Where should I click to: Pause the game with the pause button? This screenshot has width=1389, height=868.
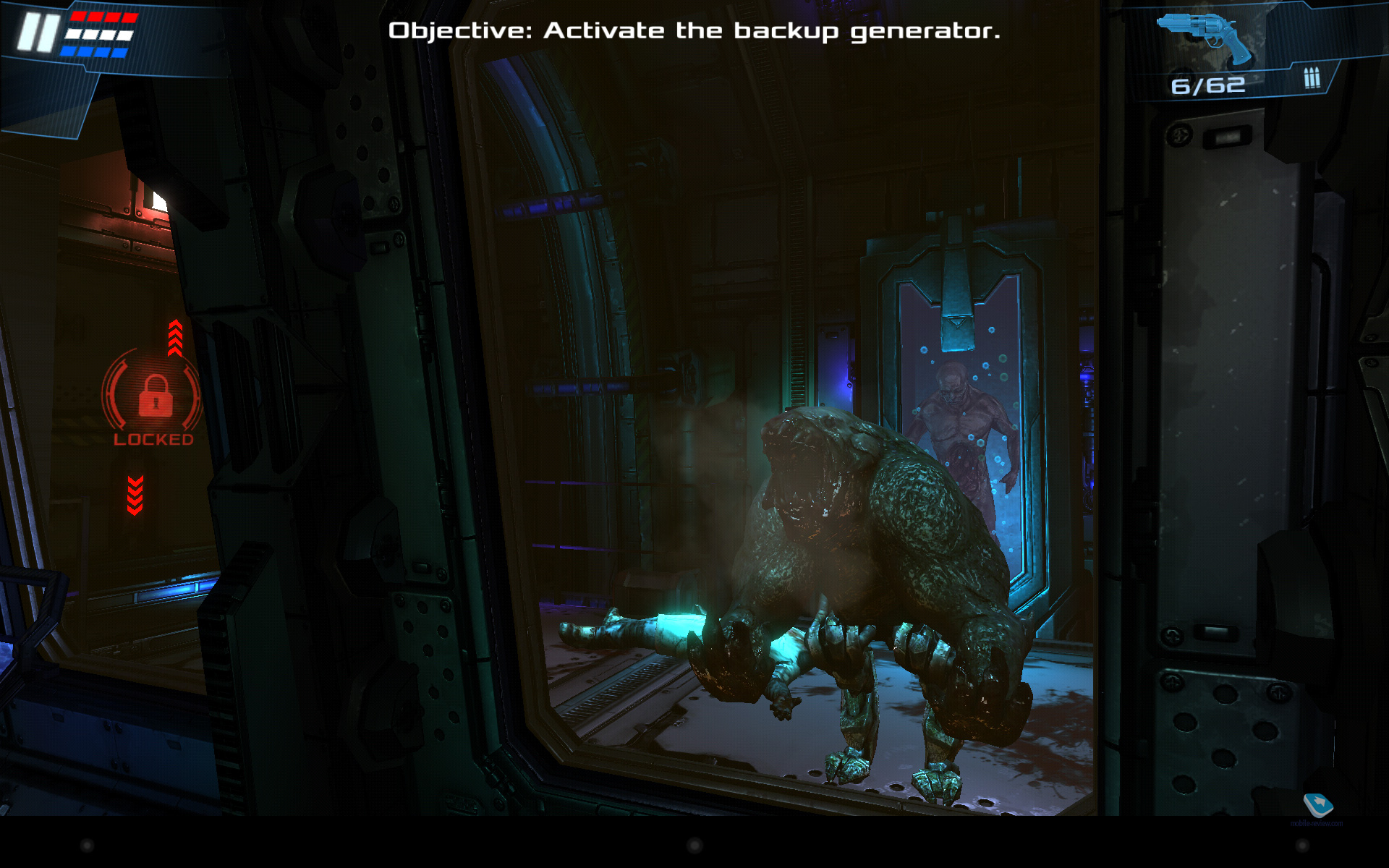38,33
